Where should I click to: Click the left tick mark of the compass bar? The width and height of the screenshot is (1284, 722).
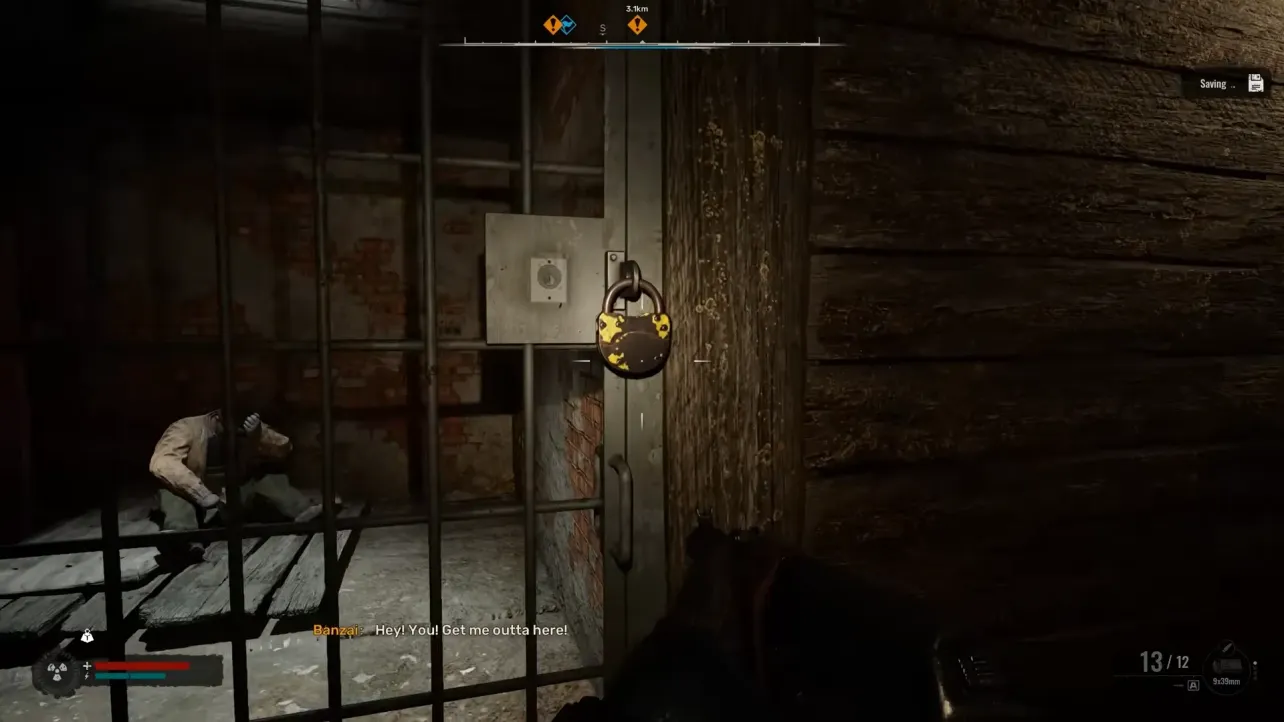pyautogui.click(x=465, y=40)
